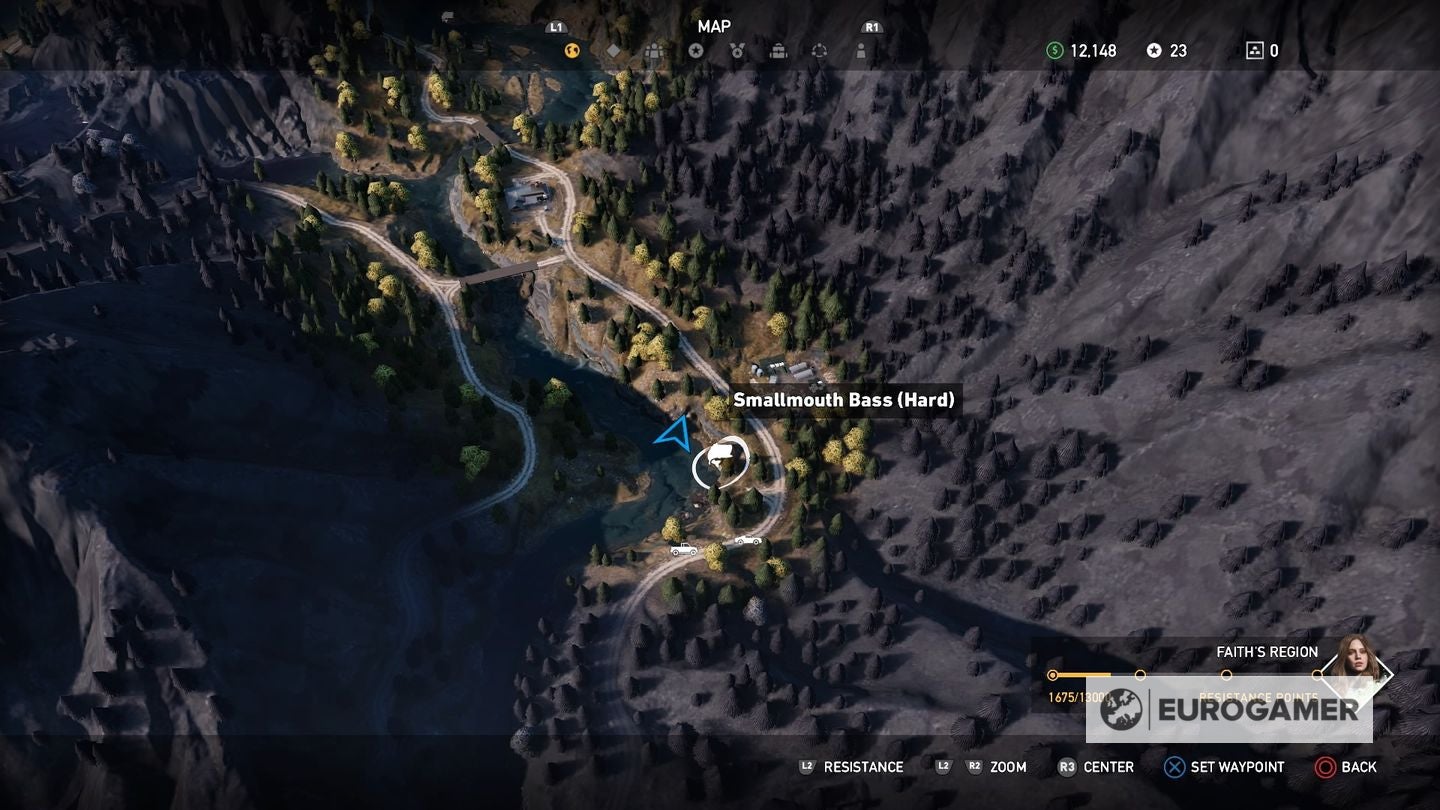Open the Challenges star icon
The height and width of the screenshot is (810, 1440).
(x=697, y=50)
